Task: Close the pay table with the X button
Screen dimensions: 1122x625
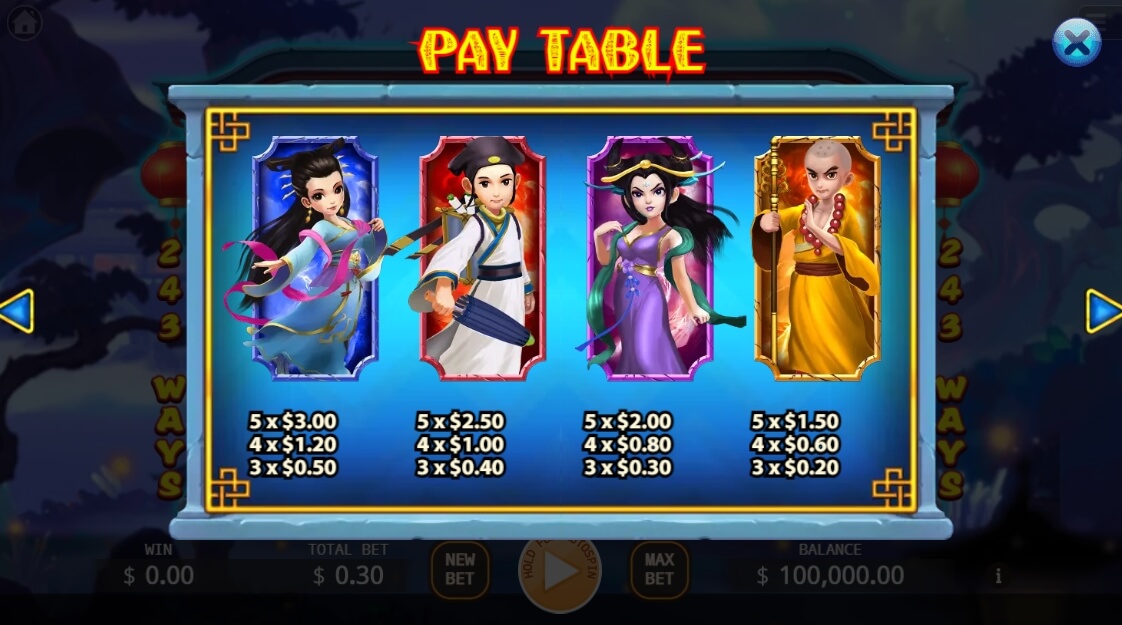Action: pos(1076,43)
